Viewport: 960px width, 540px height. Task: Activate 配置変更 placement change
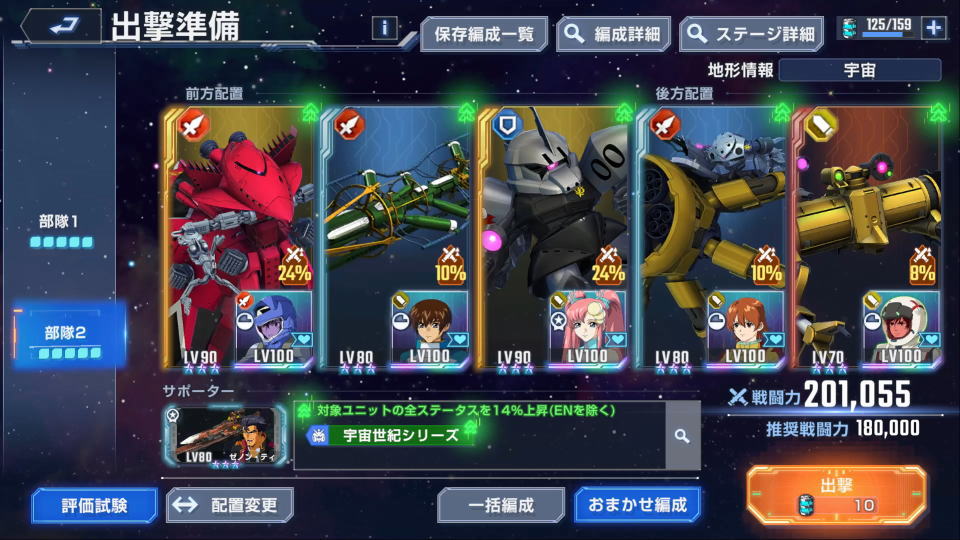tap(229, 505)
